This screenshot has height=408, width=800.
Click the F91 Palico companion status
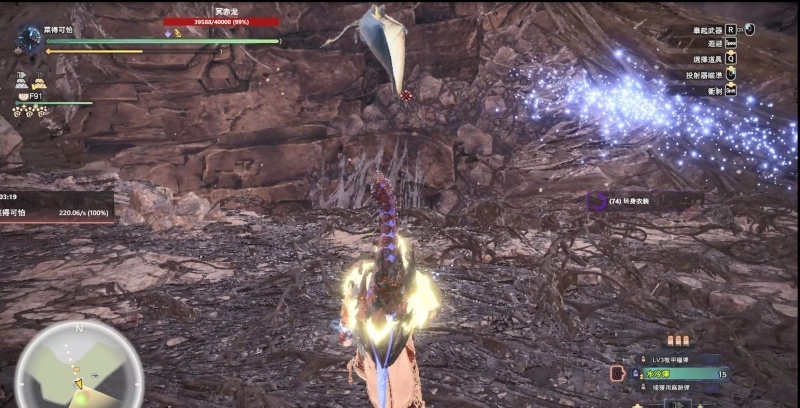pyautogui.click(x=36, y=96)
